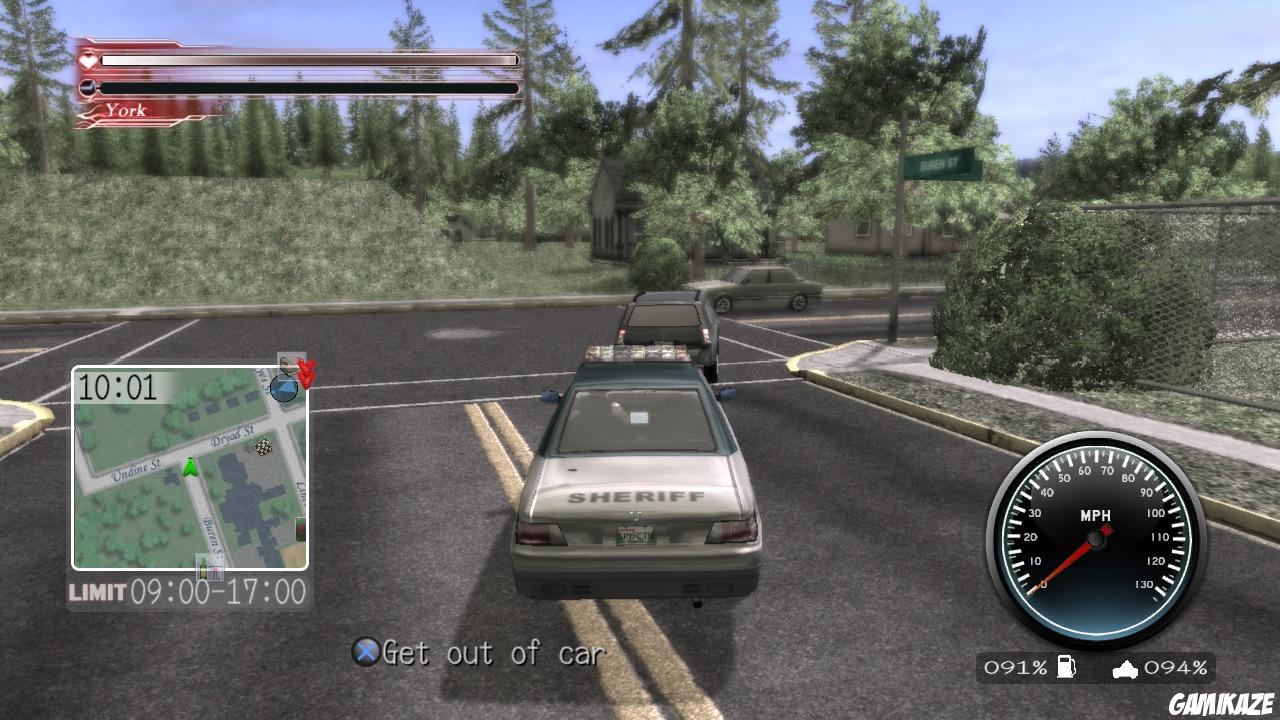Click the GAMIKAZE watermark
Screen dimensions: 1280x720
(x=1220, y=702)
